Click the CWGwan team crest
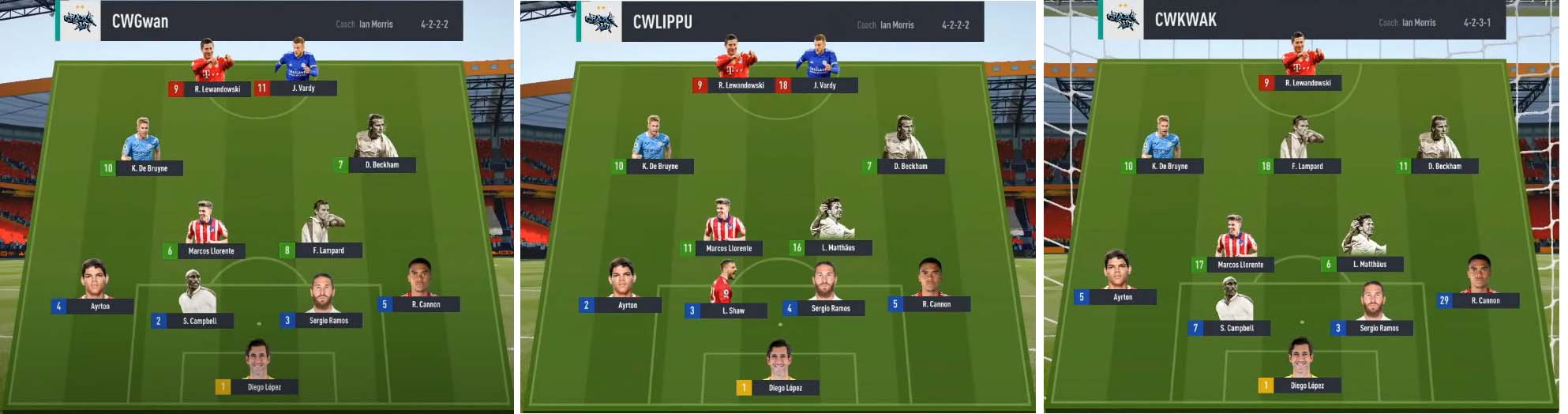Screen dimensions: 1568x414 click(x=79, y=21)
